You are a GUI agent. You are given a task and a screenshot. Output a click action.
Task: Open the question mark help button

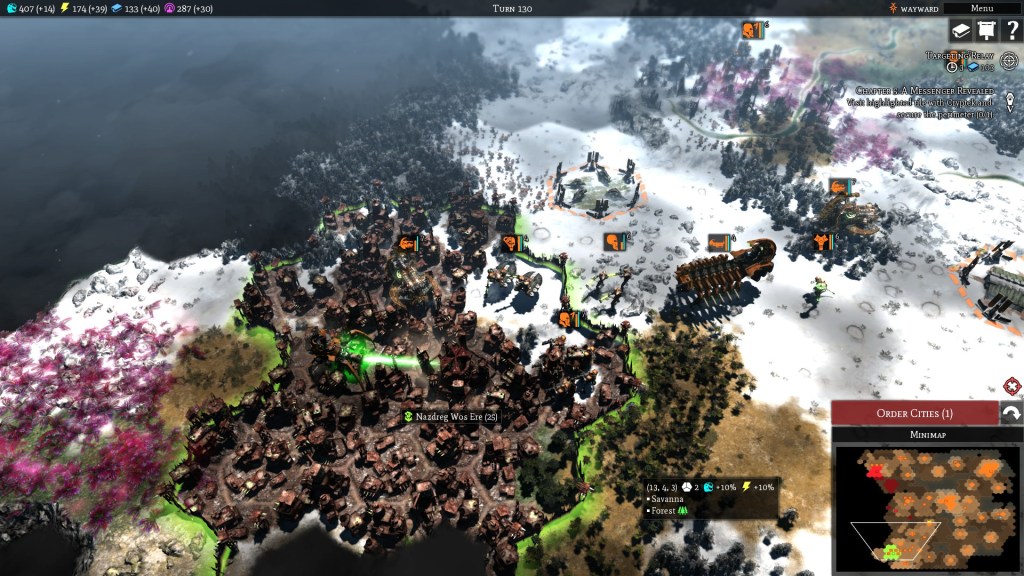click(x=1011, y=32)
